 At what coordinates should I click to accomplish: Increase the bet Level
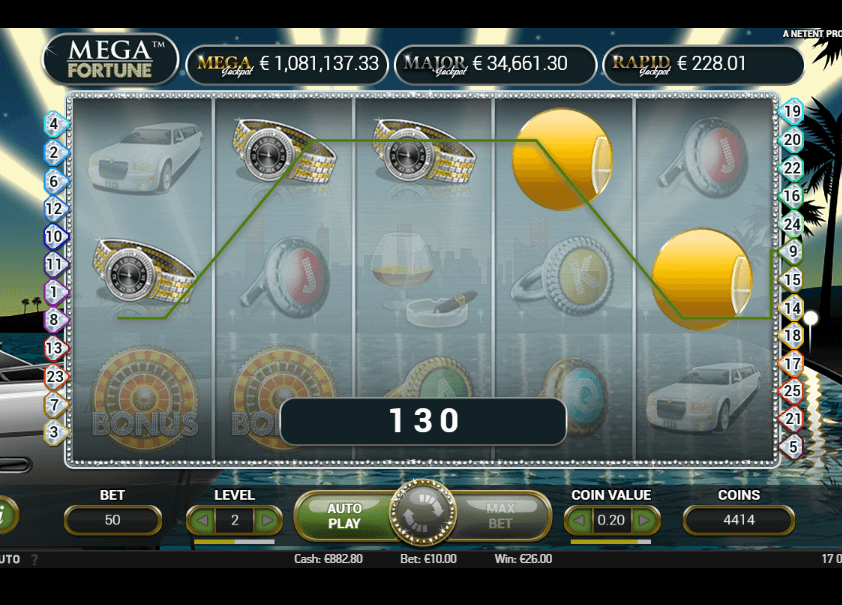coord(266,520)
